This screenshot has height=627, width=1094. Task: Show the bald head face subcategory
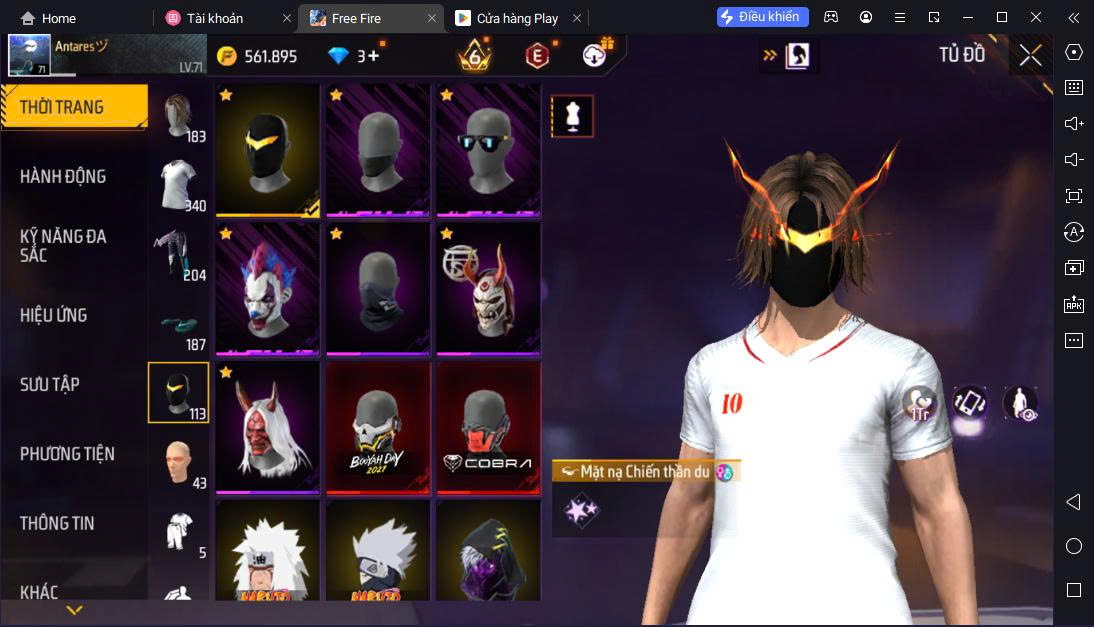[179, 462]
